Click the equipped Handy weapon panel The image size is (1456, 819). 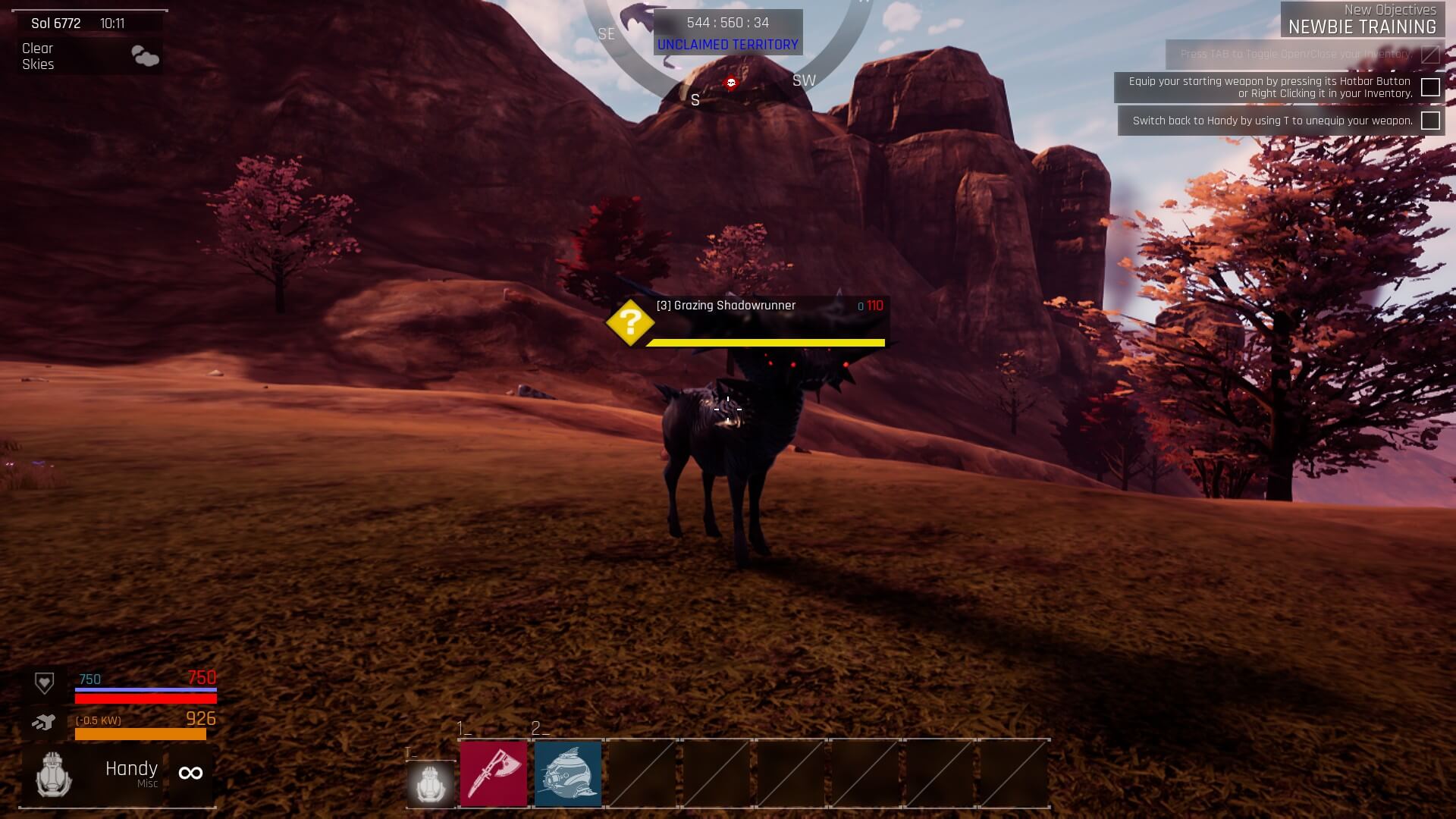[118, 773]
